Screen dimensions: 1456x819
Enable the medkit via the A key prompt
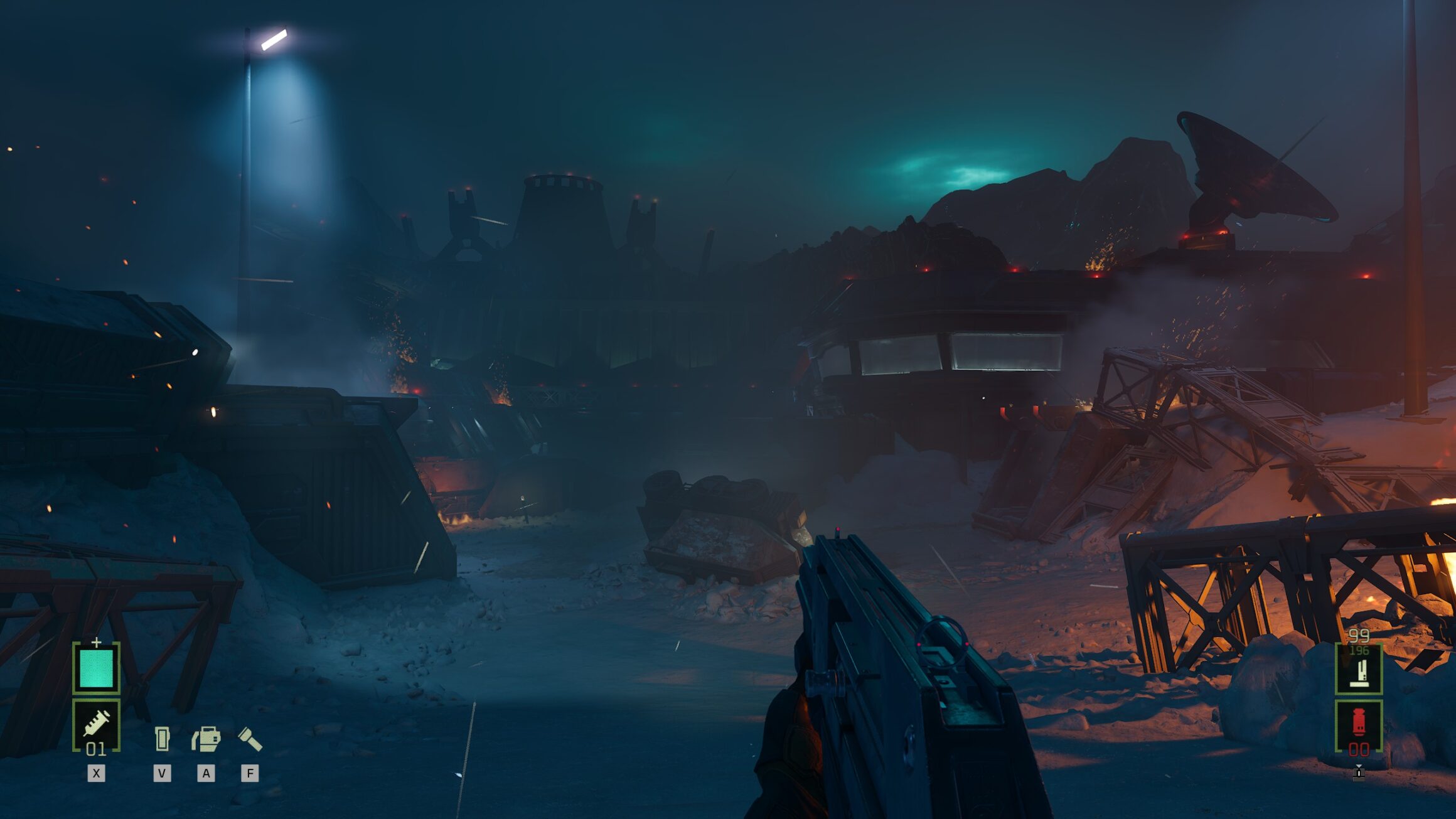[206, 773]
